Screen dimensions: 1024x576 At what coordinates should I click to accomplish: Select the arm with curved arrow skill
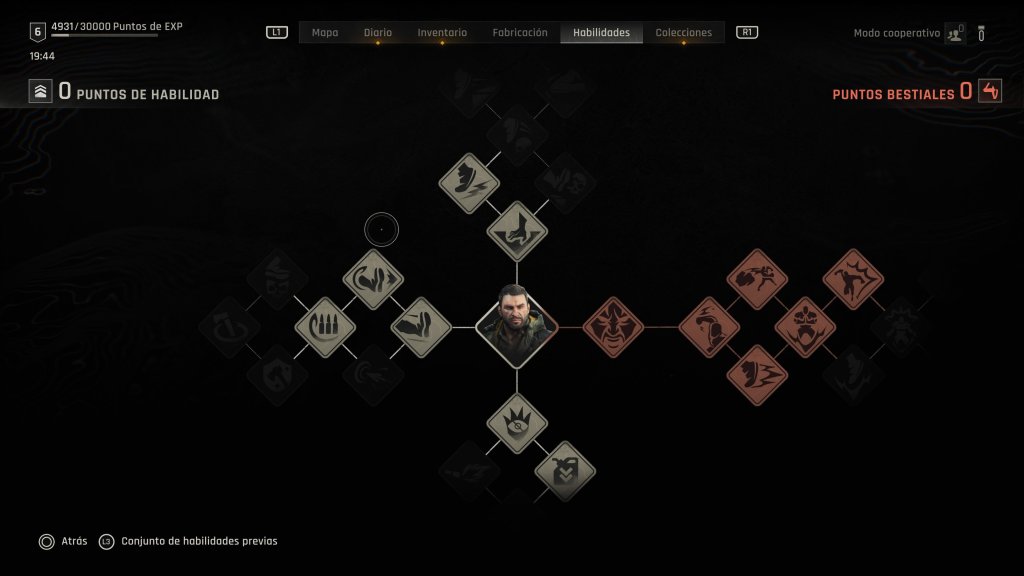pyautogui.click(x=373, y=279)
